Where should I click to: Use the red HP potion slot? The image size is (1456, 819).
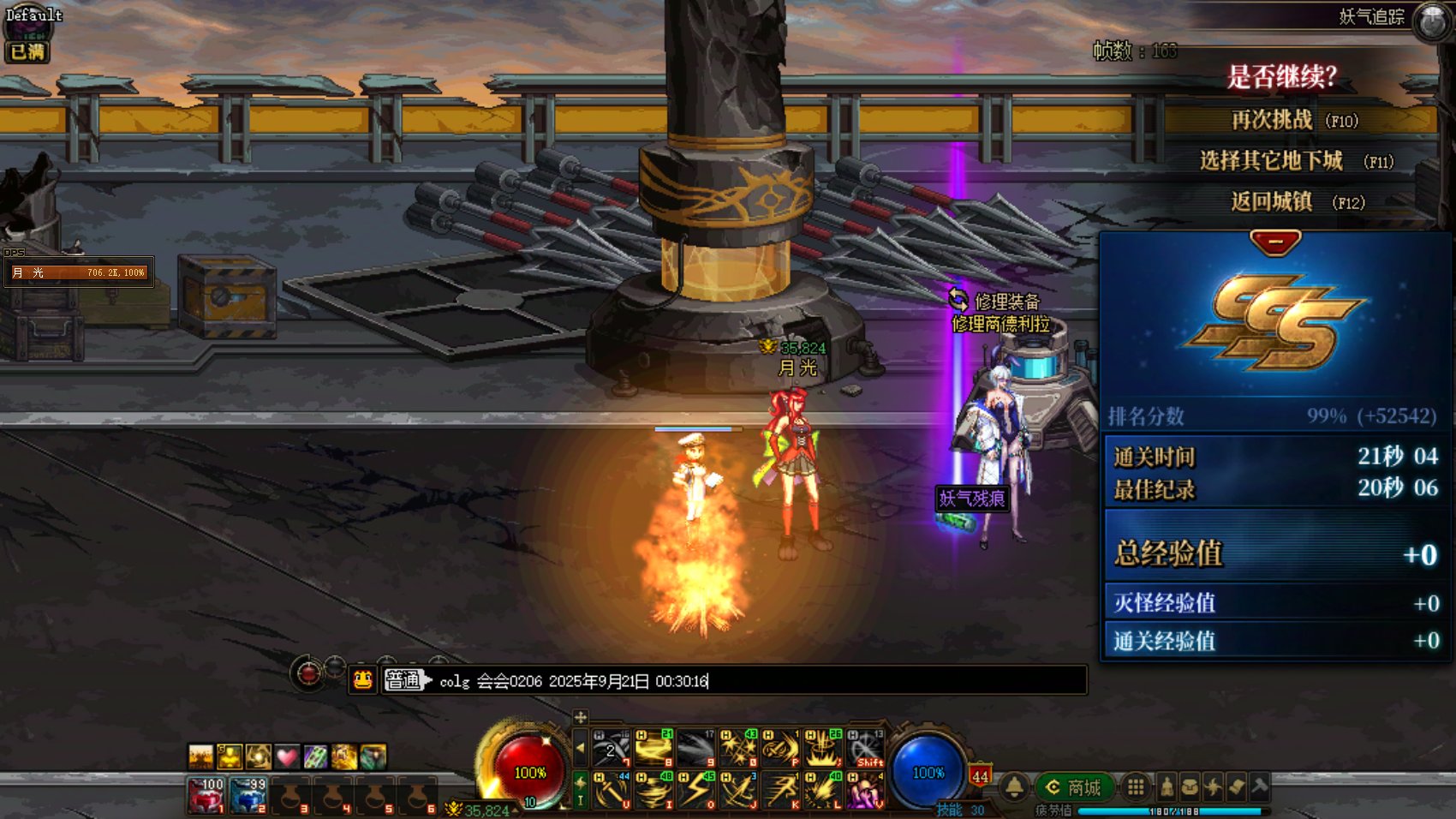tap(206, 795)
